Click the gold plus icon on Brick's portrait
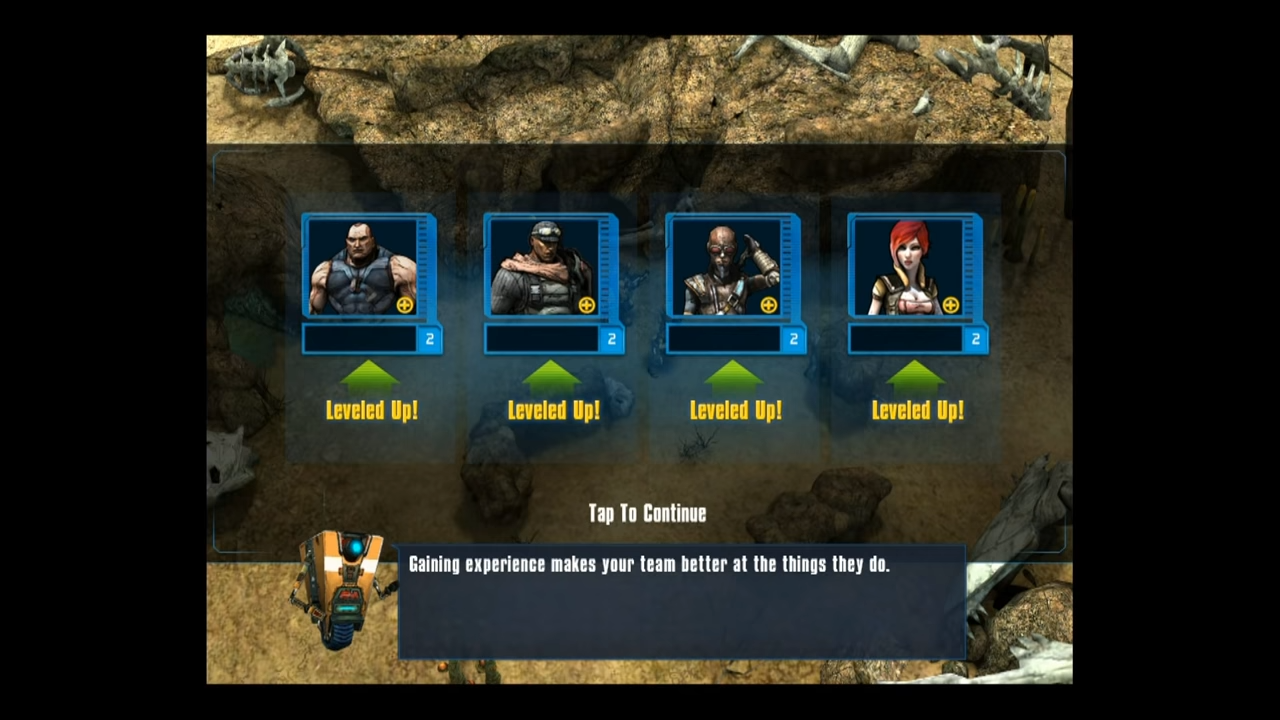This screenshot has width=1280, height=720. click(x=405, y=305)
